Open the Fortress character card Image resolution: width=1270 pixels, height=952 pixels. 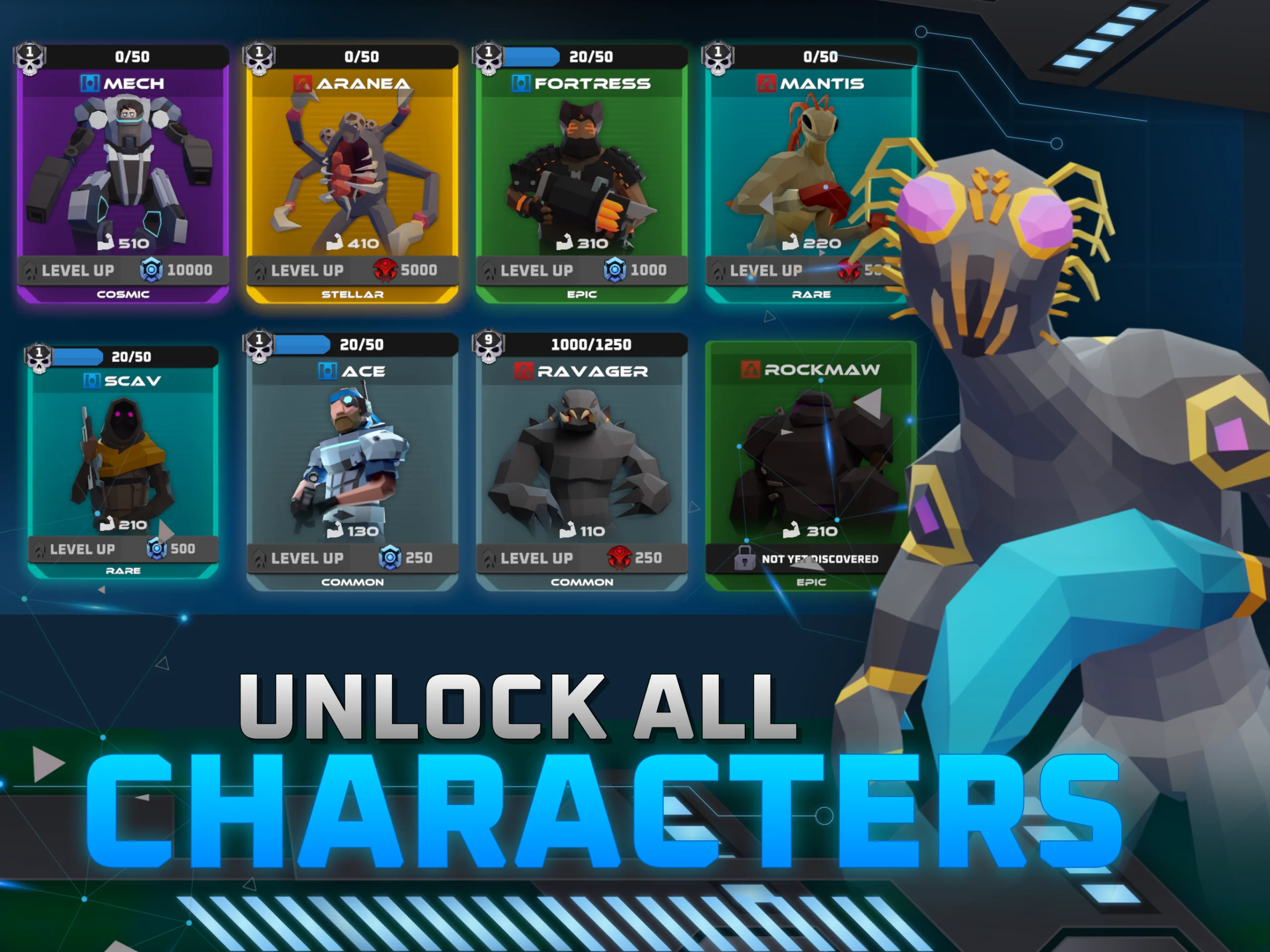[x=581, y=167]
